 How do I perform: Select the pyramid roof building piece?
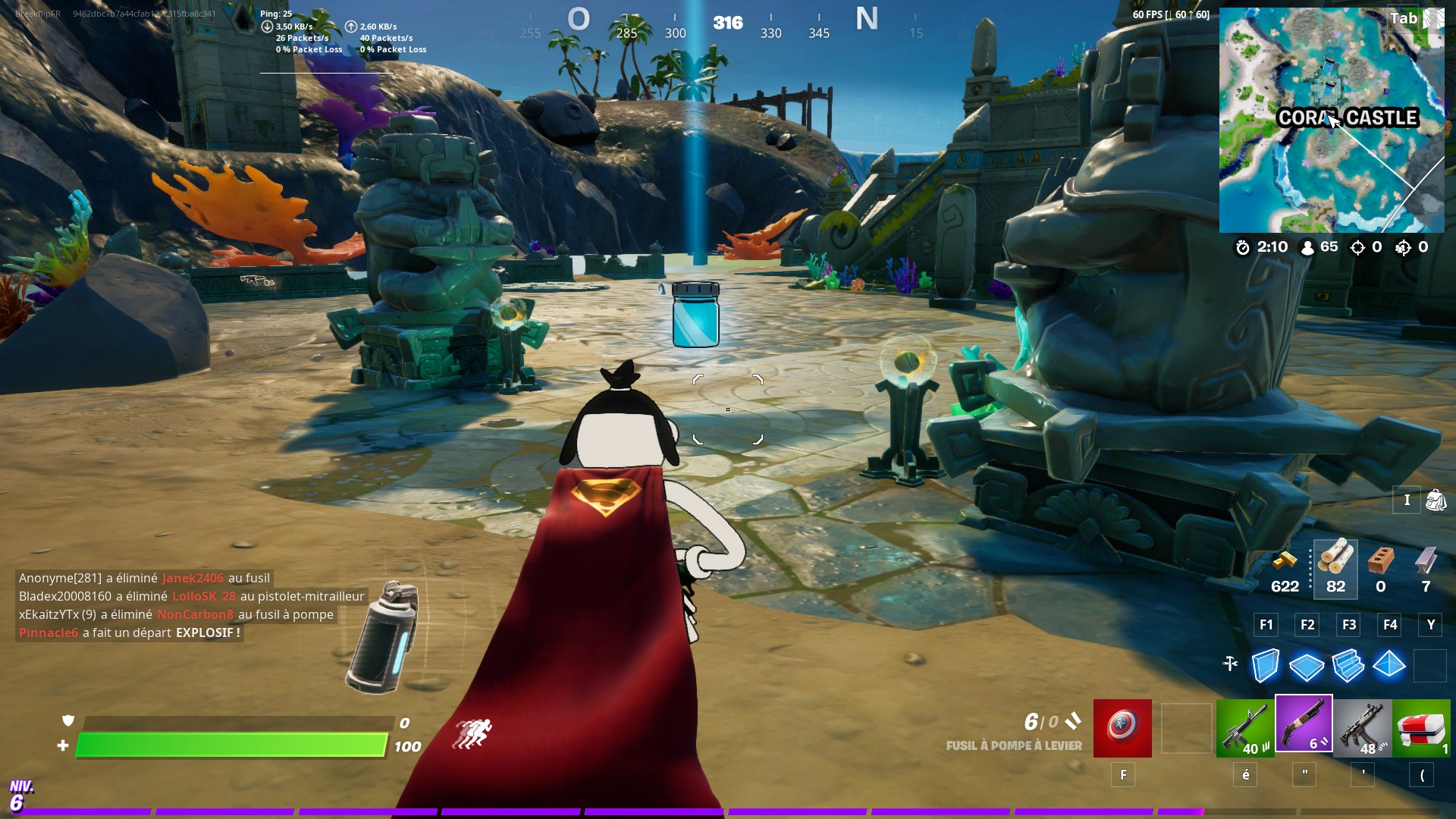pyautogui.click(x=1389, y=665)
